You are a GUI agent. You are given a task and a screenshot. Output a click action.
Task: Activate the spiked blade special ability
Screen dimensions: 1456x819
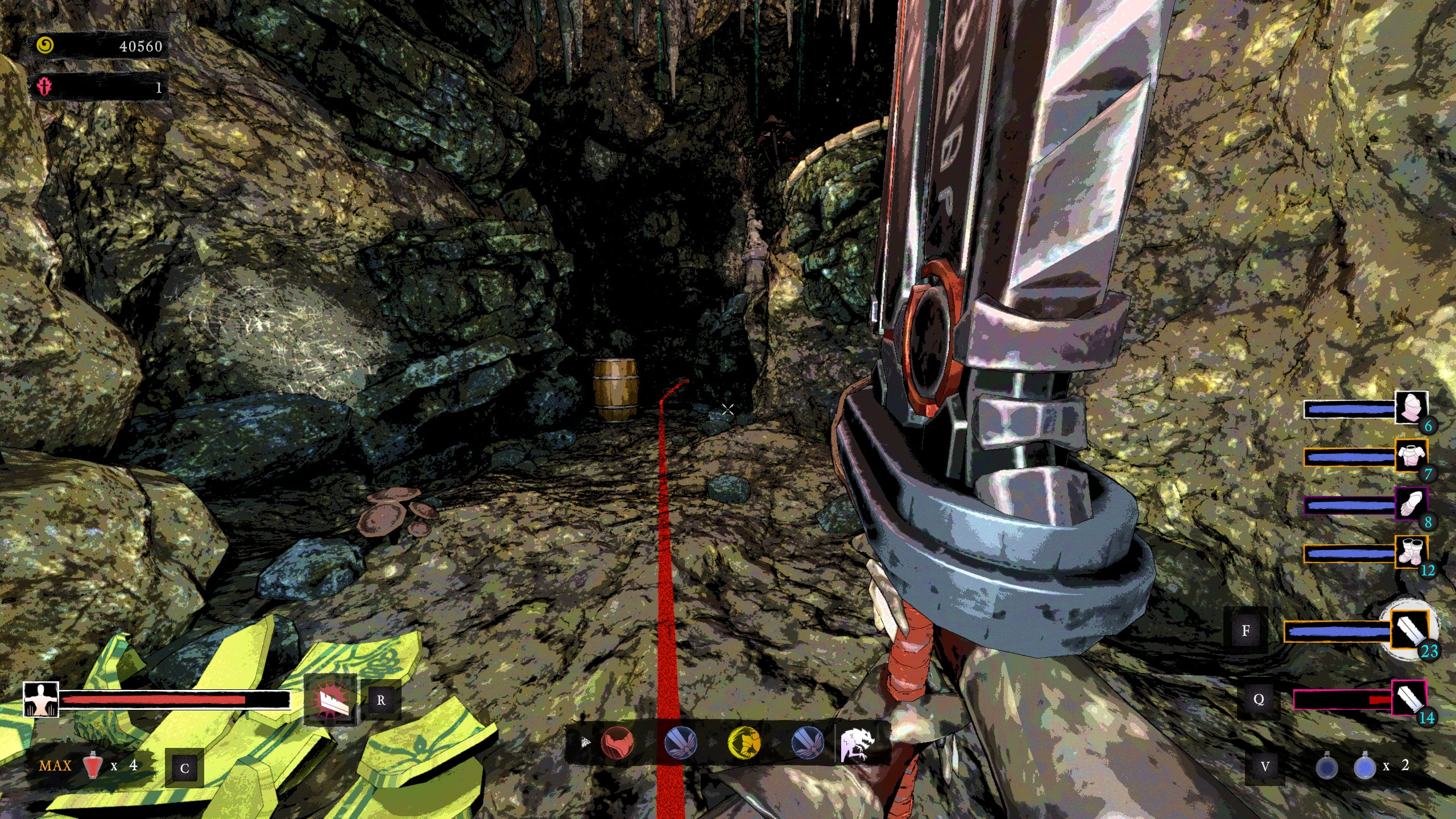[330, 700]
